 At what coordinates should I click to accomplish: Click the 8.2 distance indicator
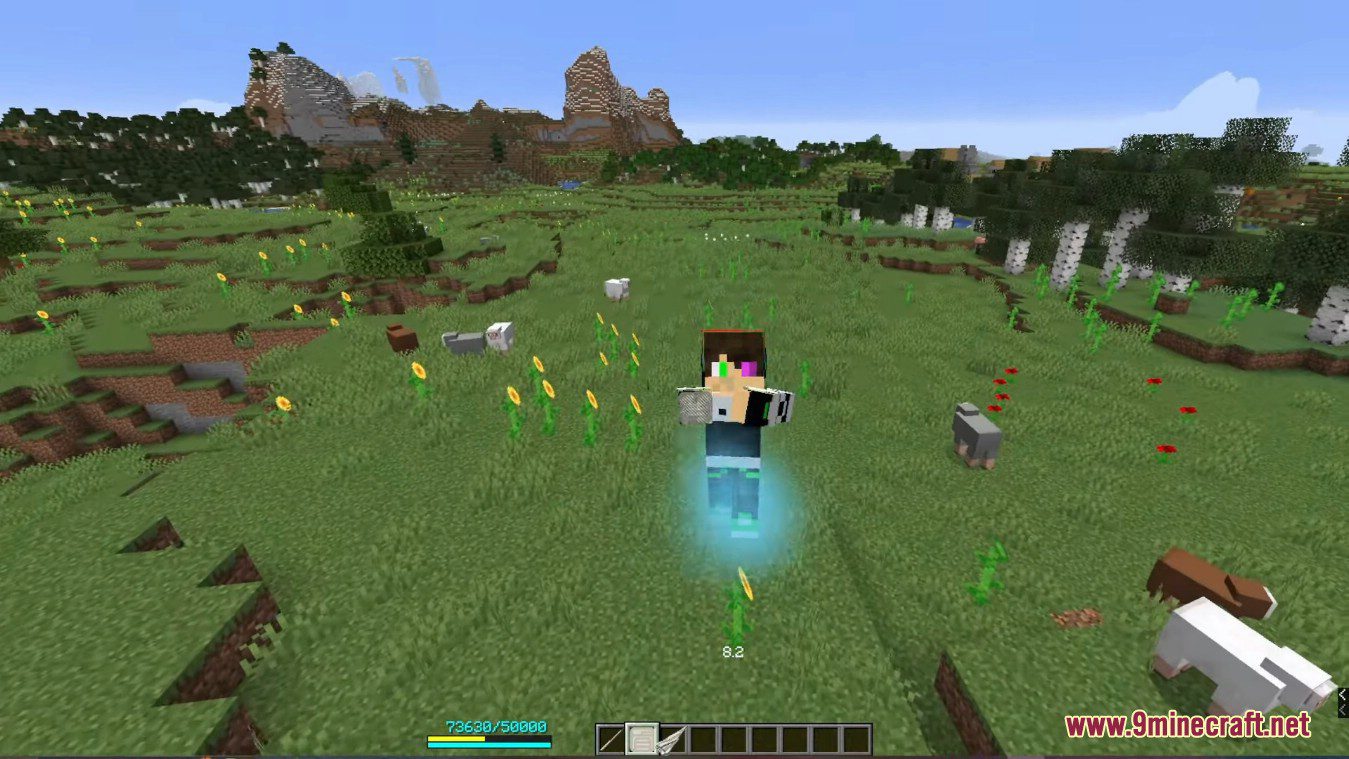point(733,650)
